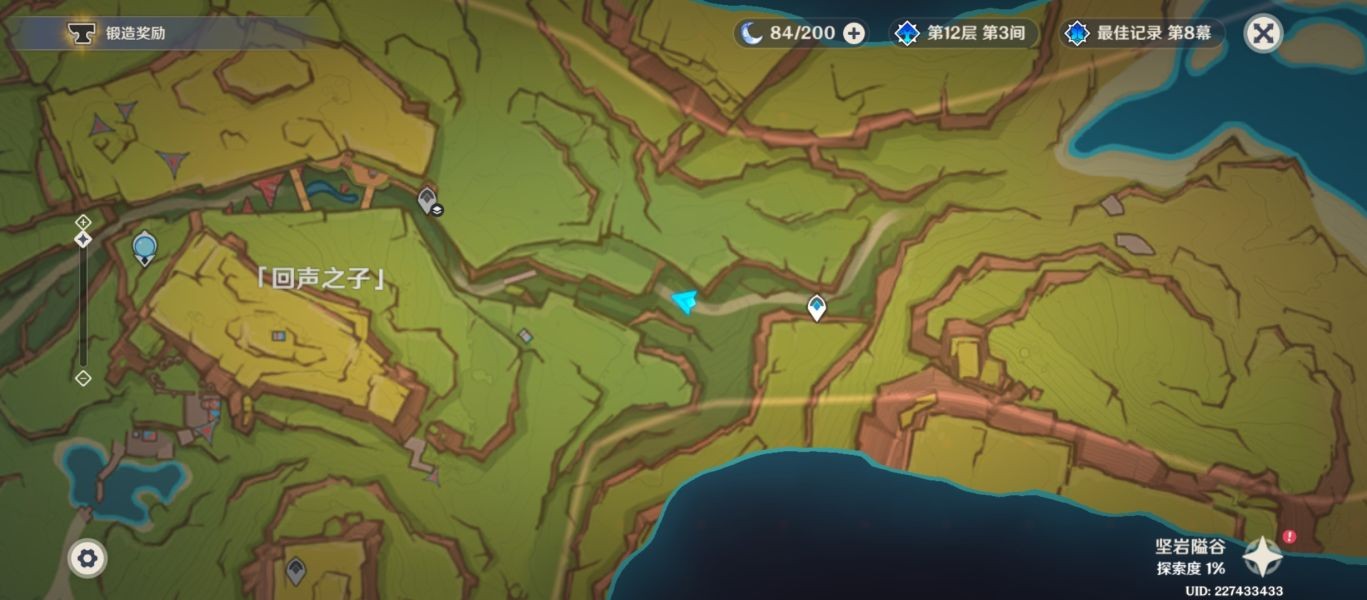Viewport: 1367px width, 600px height.
Task: Open the 最佳记录 第8幕 theater record
Action: (x=1142, y=33)
